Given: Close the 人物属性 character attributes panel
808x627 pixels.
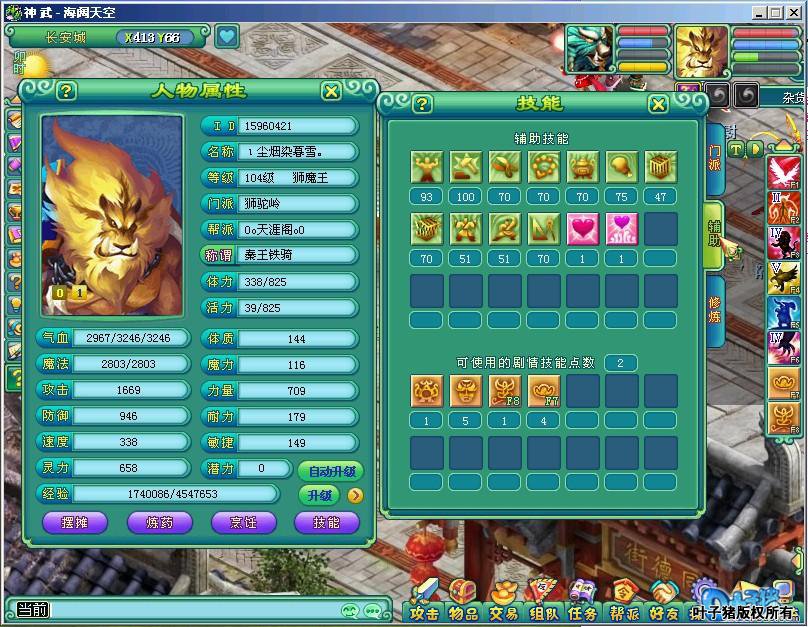Looking at the screenshot, I should [331, 91].
